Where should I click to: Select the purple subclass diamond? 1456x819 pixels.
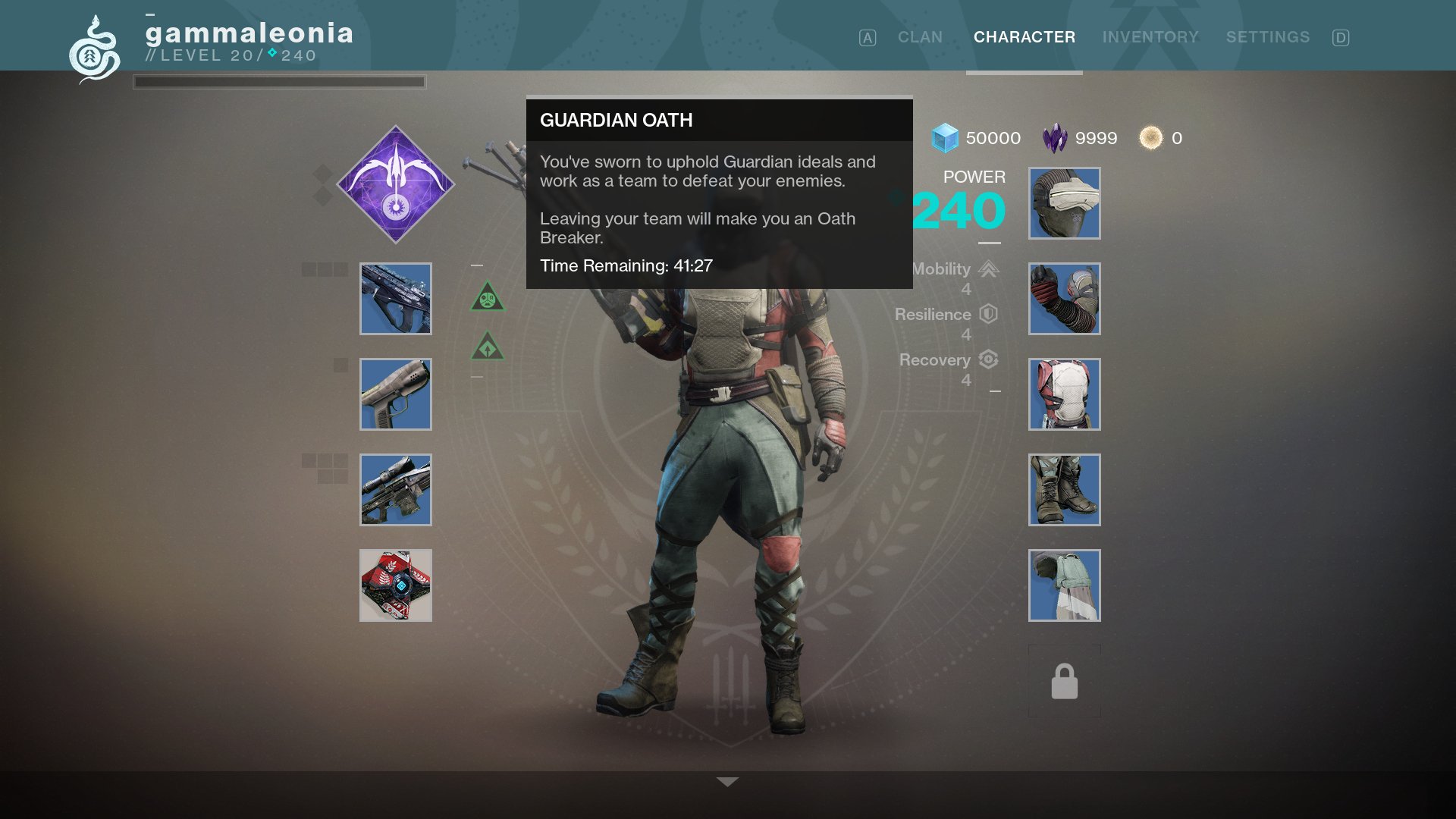tap(395, 183)
